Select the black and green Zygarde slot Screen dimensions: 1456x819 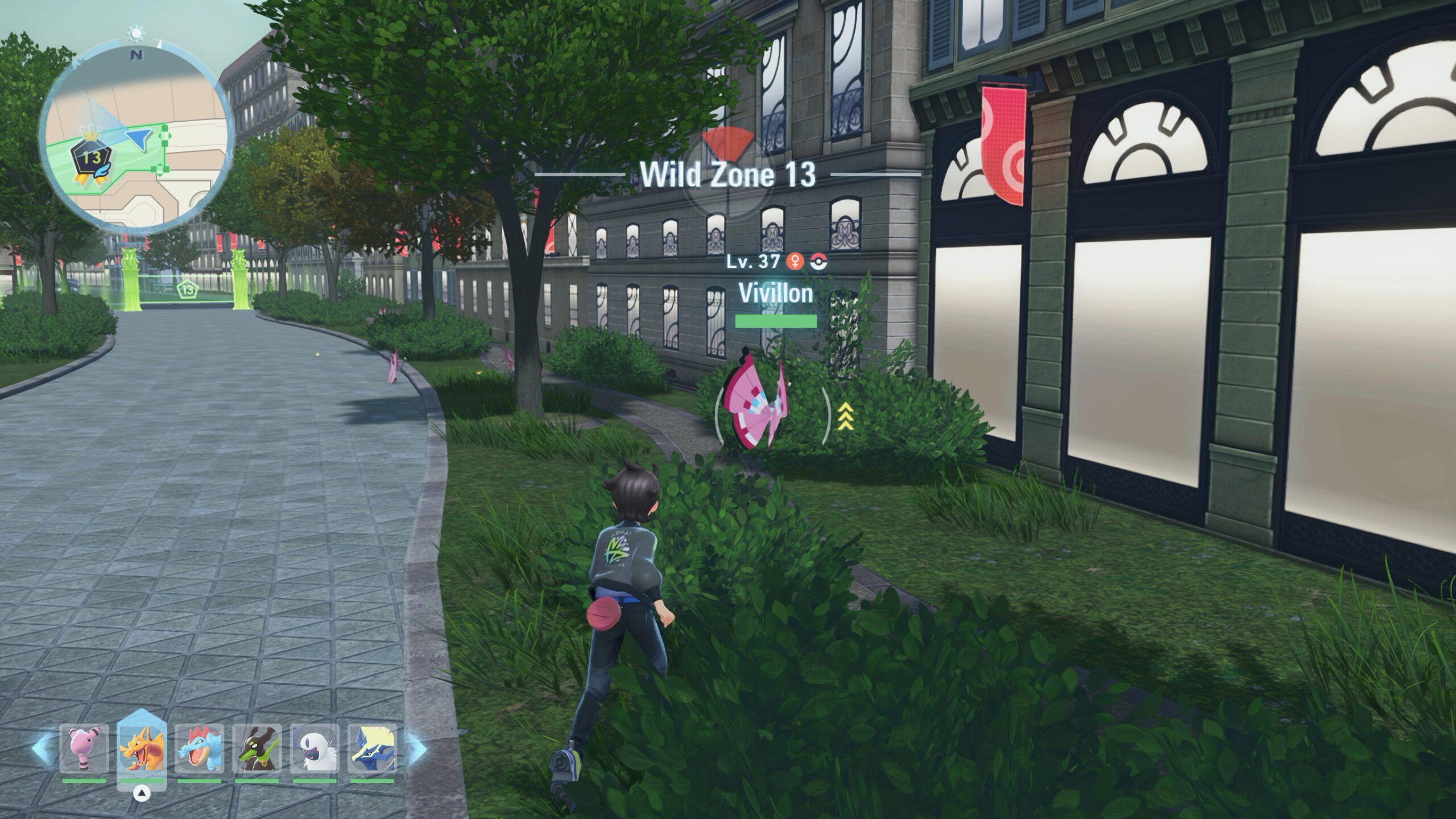[x=257, y=748]
